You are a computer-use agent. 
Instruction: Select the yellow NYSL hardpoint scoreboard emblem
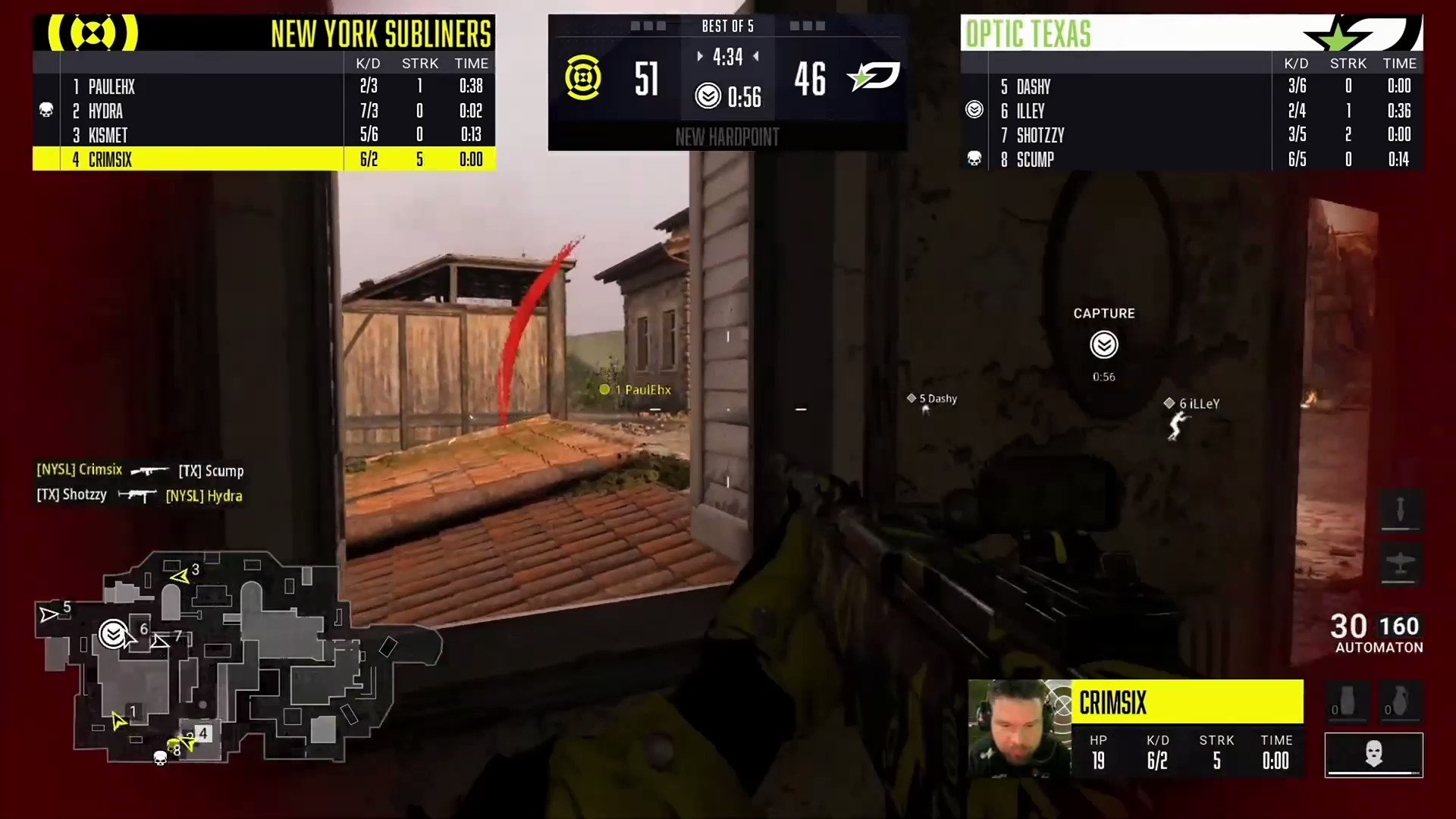[582, 78]
